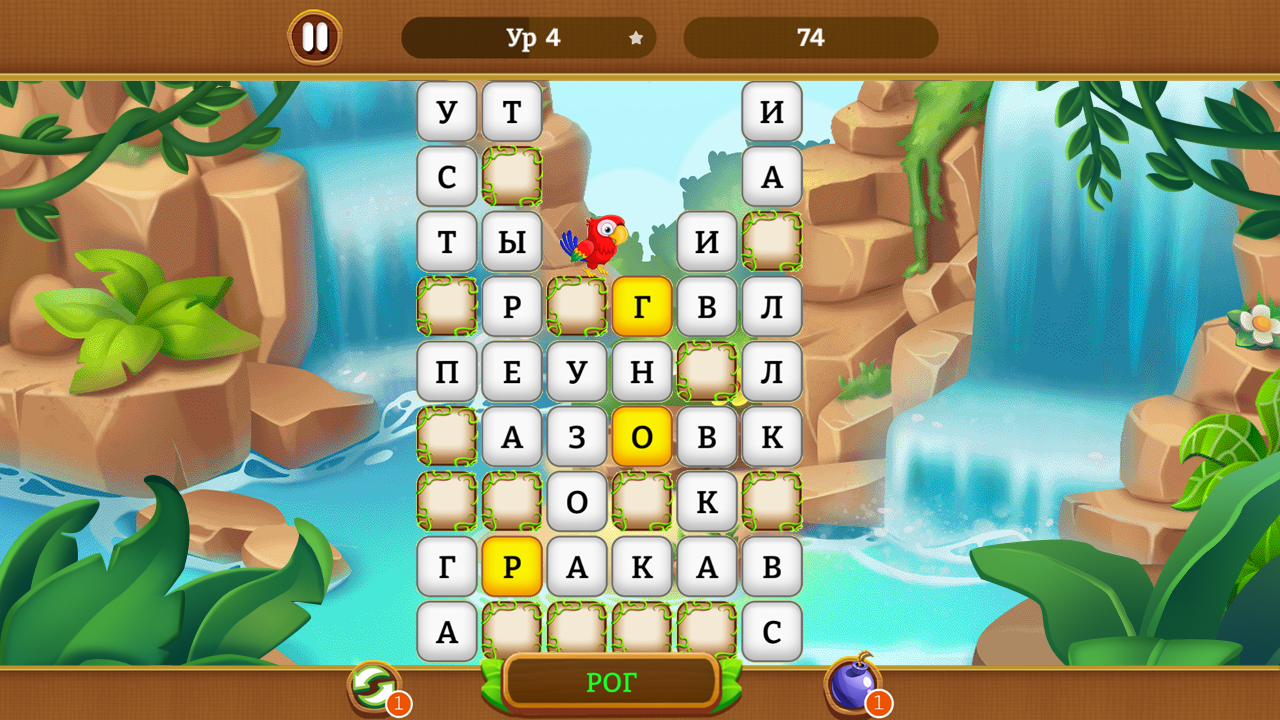1280x720 pixels.
Task: Click the letter С tile in the bottom row
Action: [772, 631]
